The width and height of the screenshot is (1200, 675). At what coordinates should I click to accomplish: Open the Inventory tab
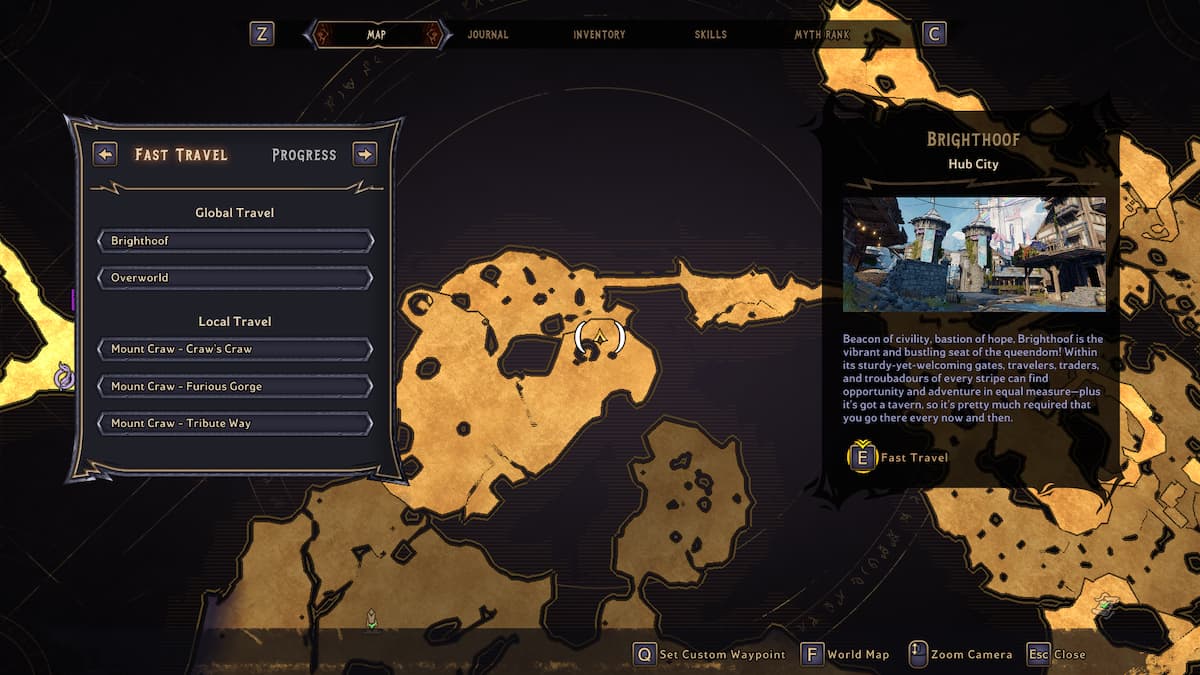click(x=599, y=35)
